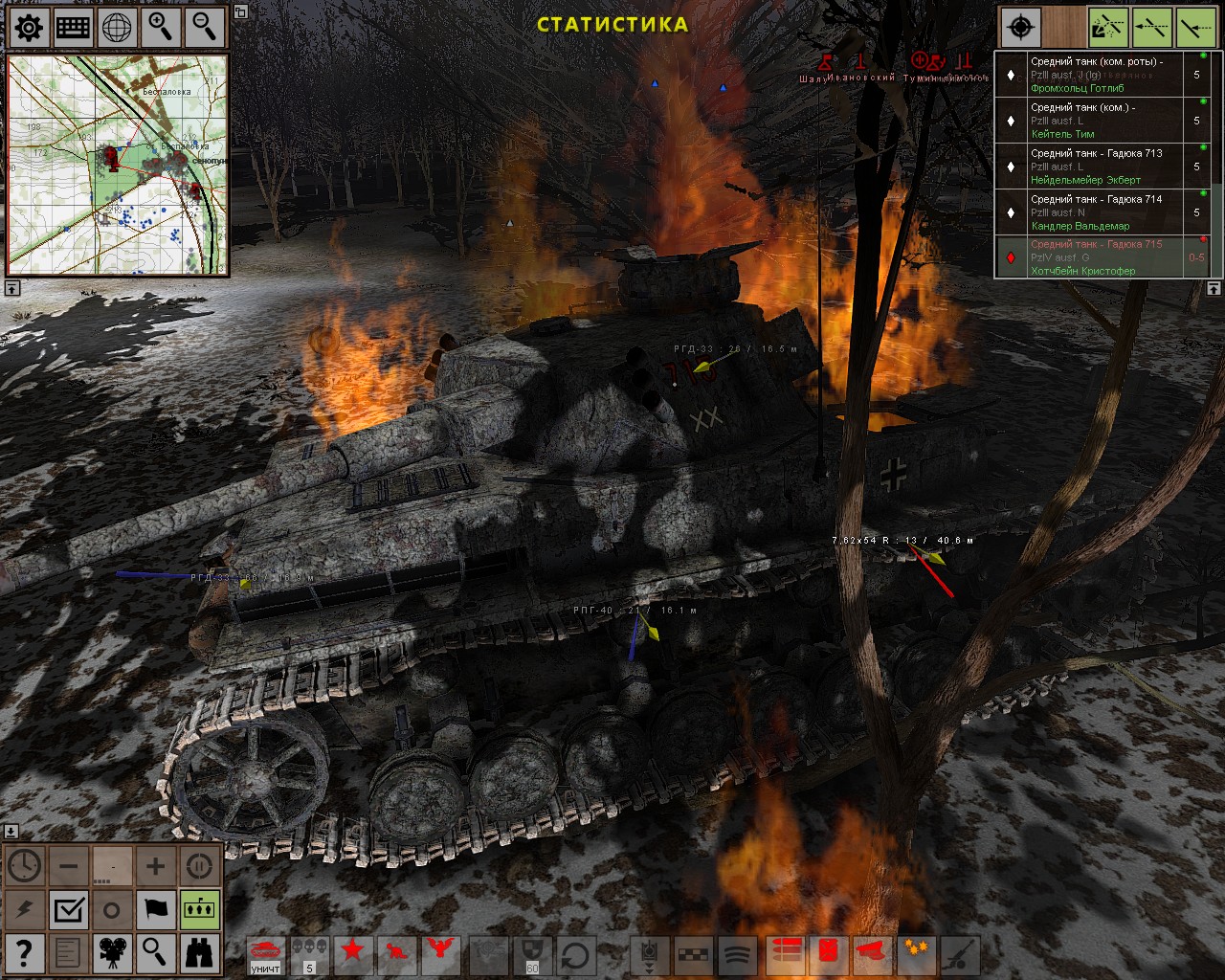The width and height of the screenshot is (1225, 980).
Task: Click the binoculars button
Action: (199, 953)
